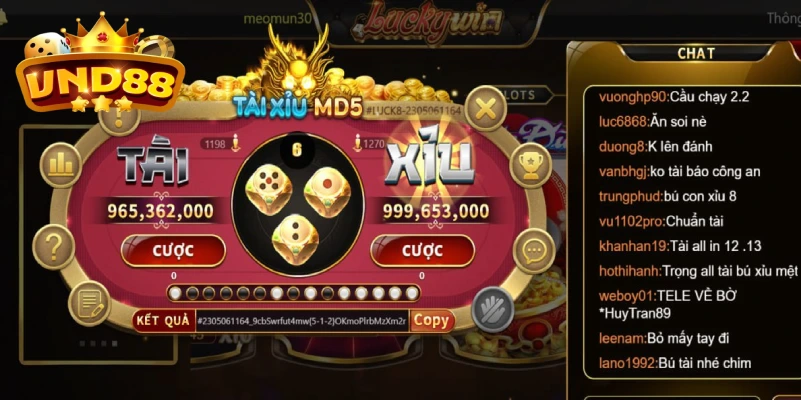
Task: Copy the MD5 result string
Action: (x=431, y=320)
